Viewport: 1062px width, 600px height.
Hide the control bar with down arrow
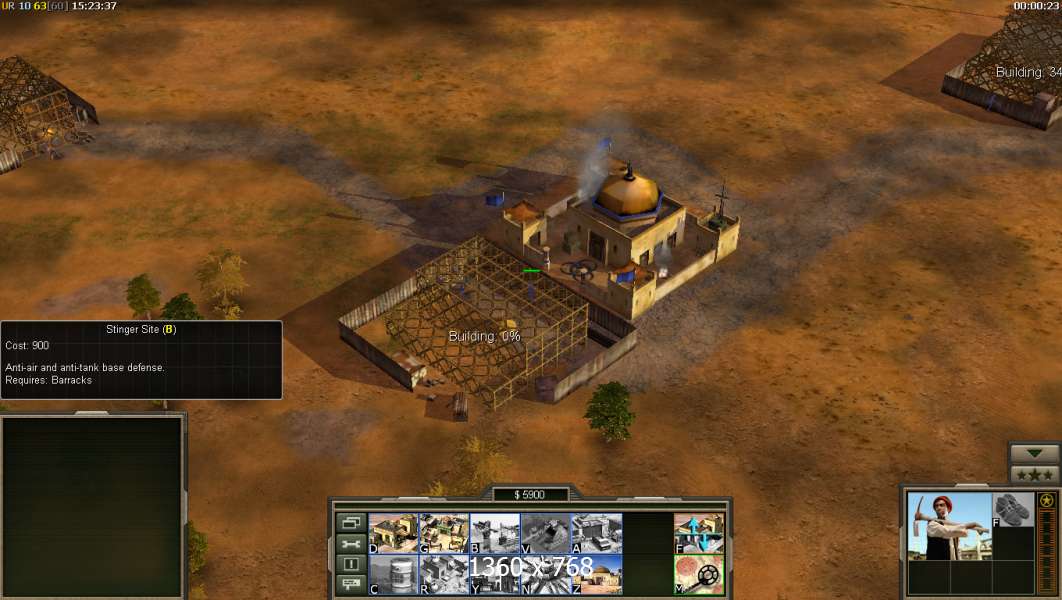coord(1034,453)
